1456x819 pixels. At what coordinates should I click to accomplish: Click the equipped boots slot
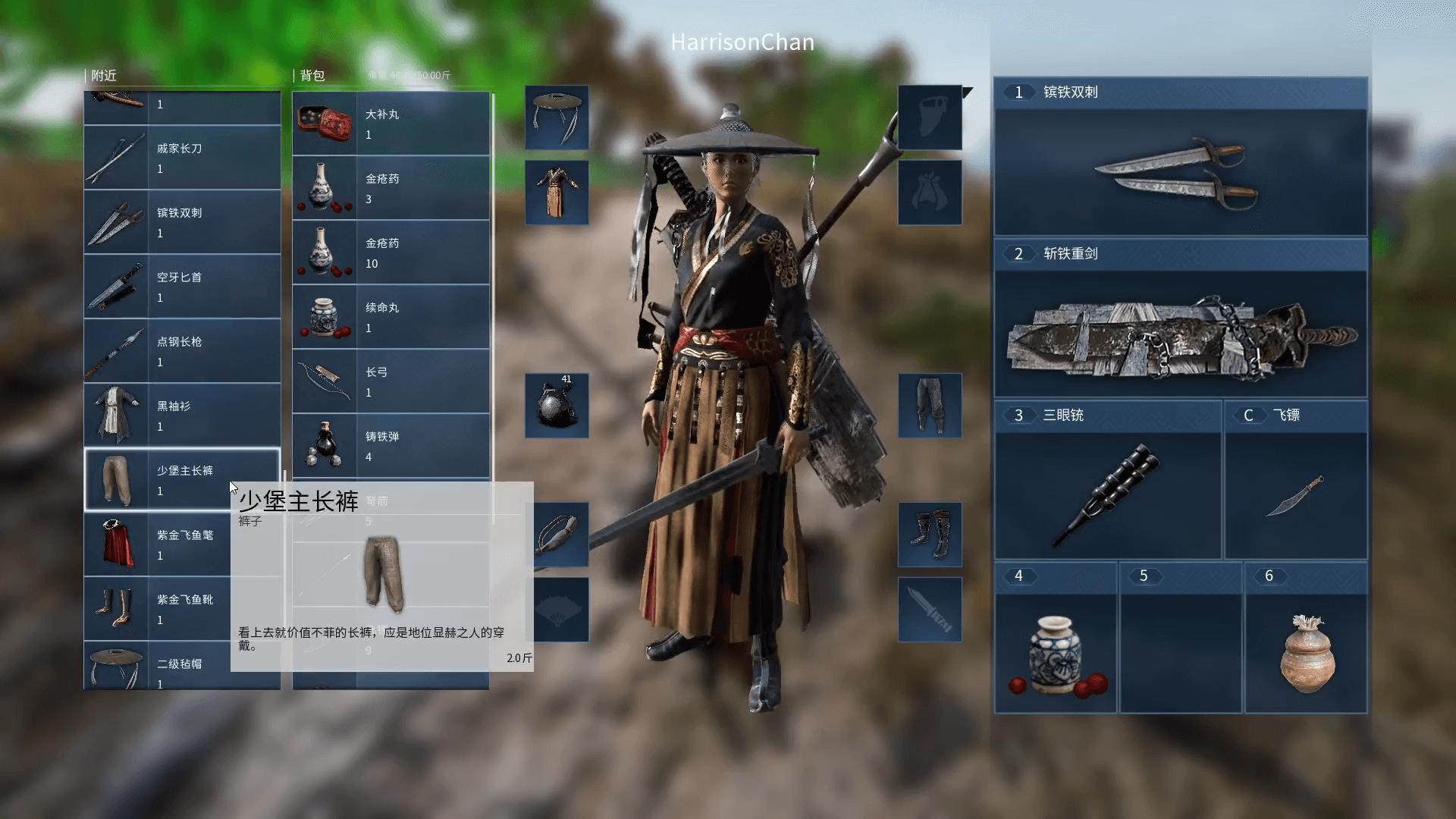coord(930,535)
